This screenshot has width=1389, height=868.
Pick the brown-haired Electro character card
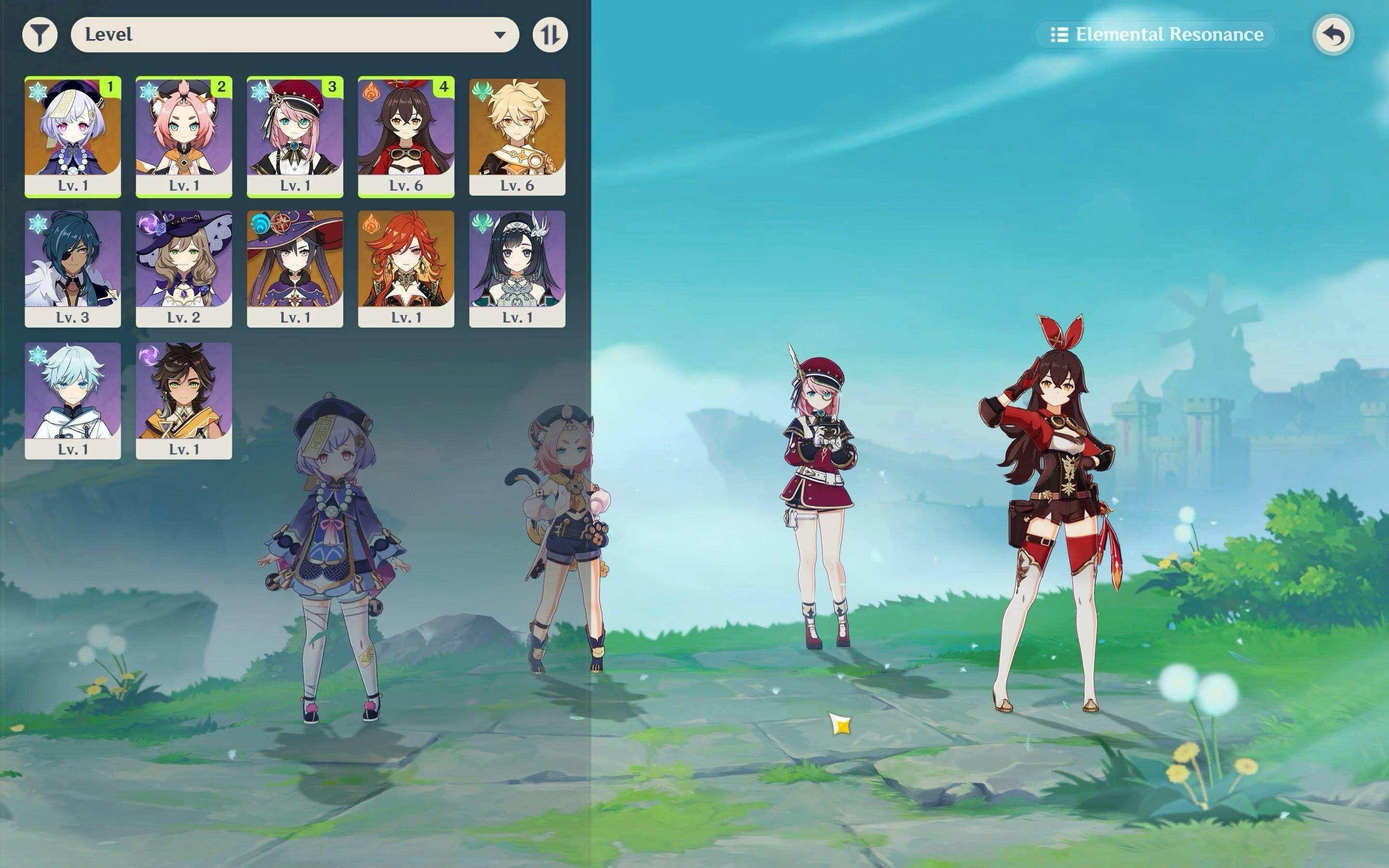point(184,401)
